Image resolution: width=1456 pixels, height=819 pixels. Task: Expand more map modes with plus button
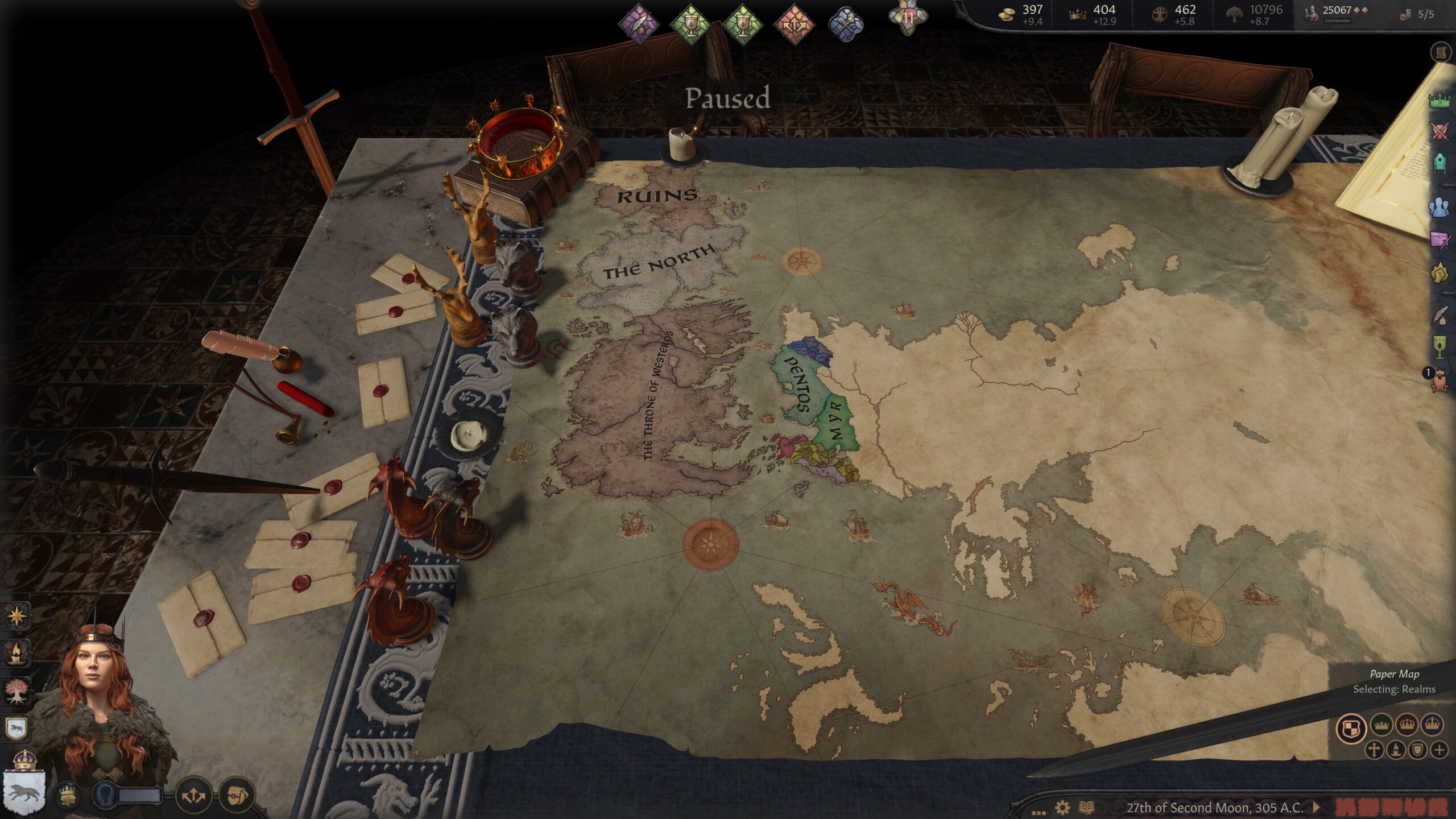(1439, 750)
